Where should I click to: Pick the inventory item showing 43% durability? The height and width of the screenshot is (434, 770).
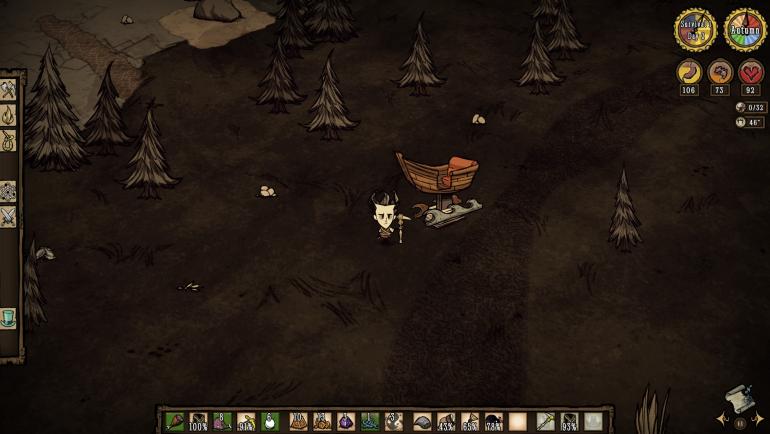(x=446, y=421)
